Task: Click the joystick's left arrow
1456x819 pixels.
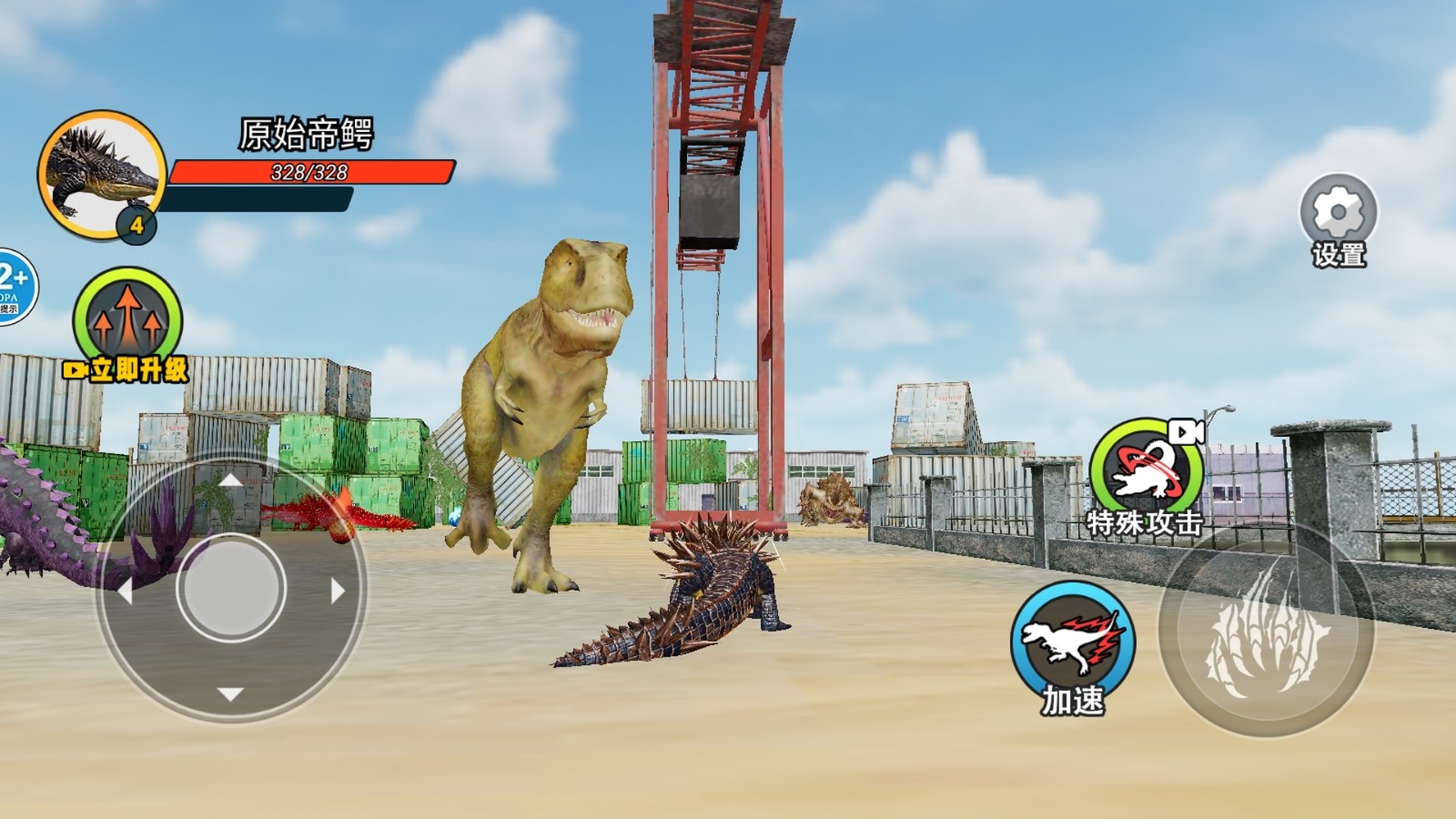Action: tap(126, 591)
